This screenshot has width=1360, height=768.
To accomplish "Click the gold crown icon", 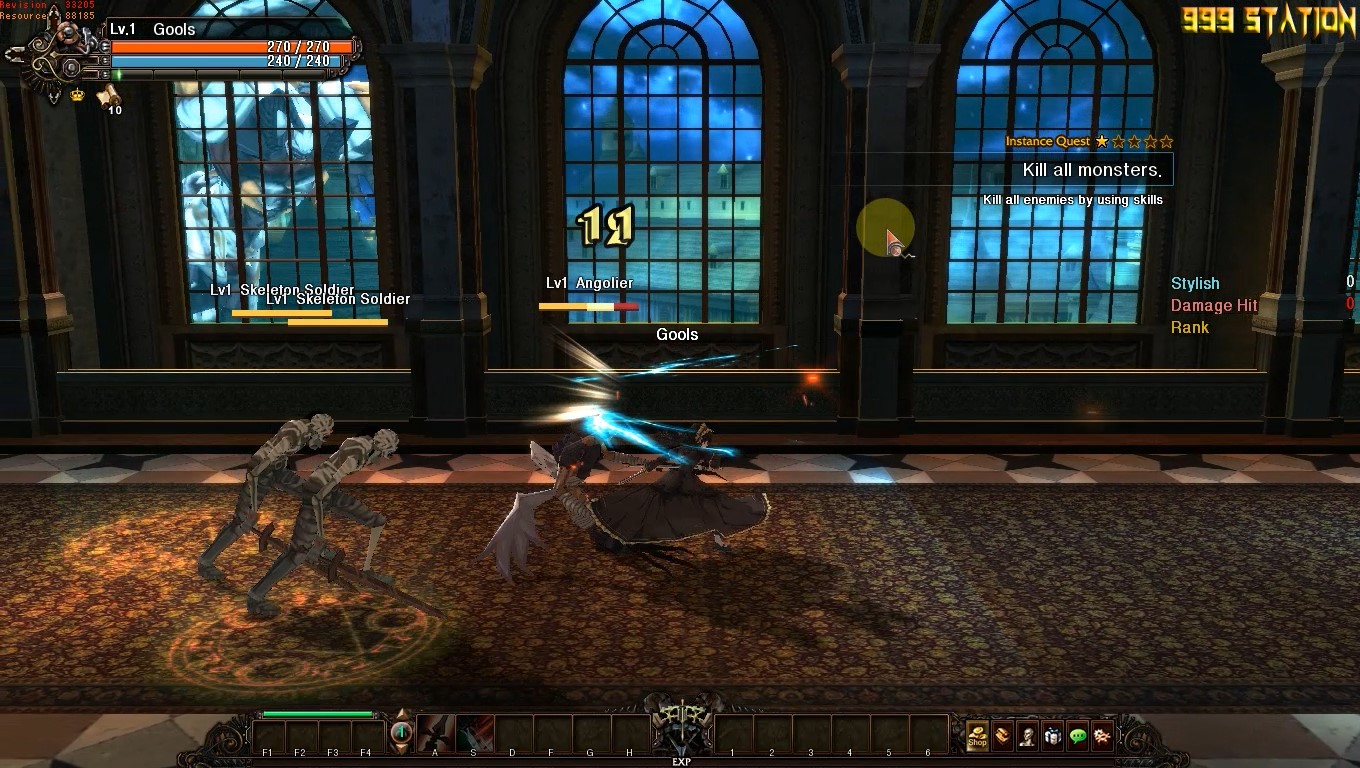I will [x=77, y=95].
